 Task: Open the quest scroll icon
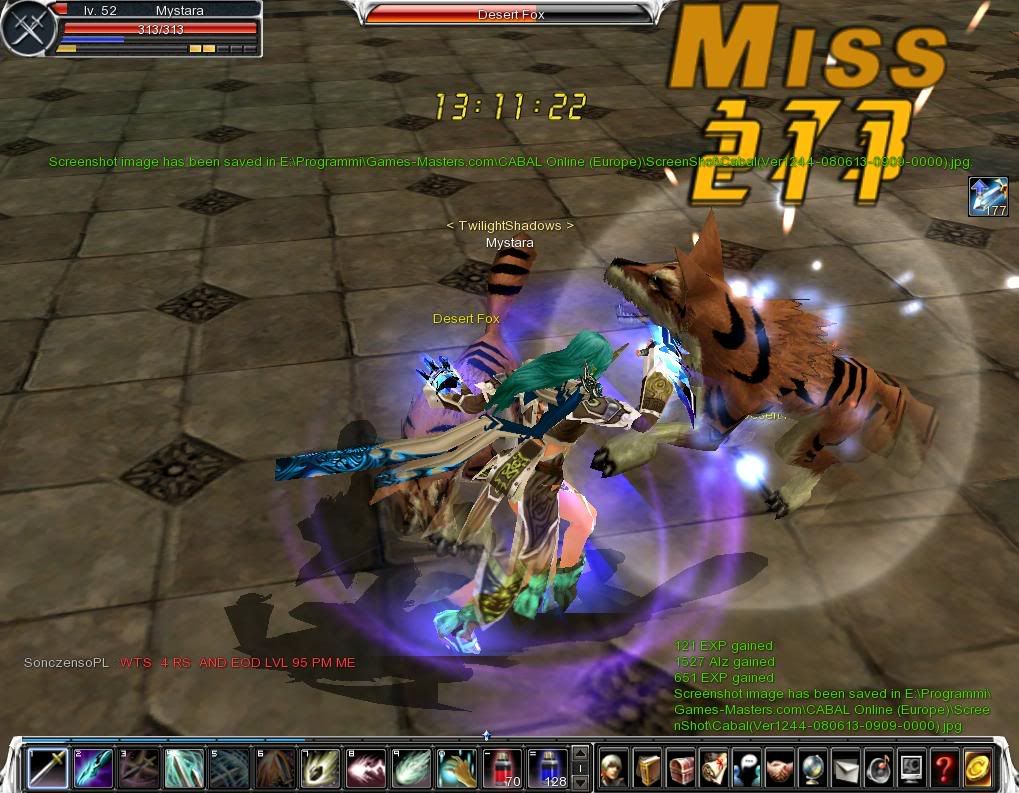[713, 767]
